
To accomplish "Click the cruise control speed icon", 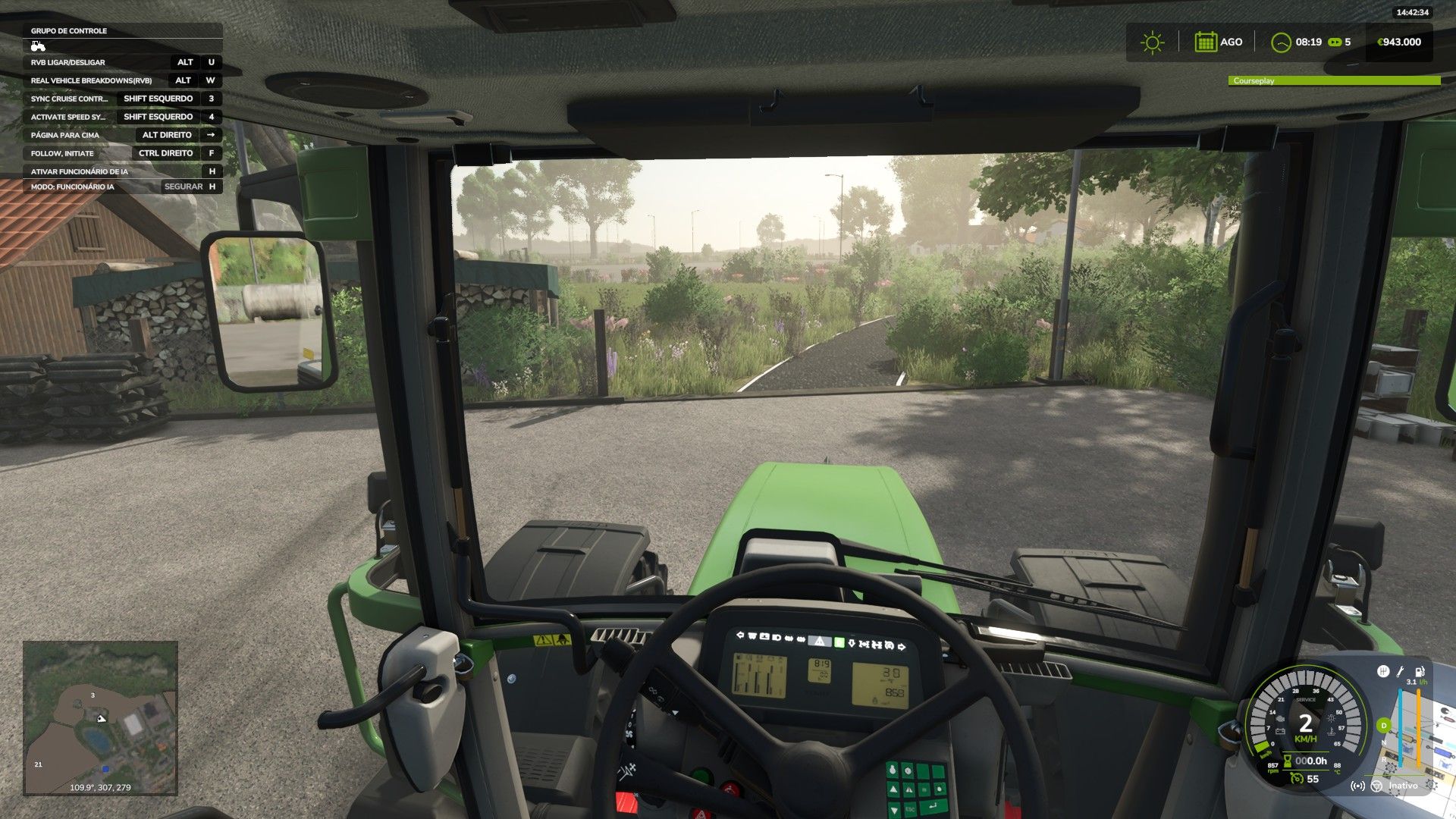I will click(1297, 779).
